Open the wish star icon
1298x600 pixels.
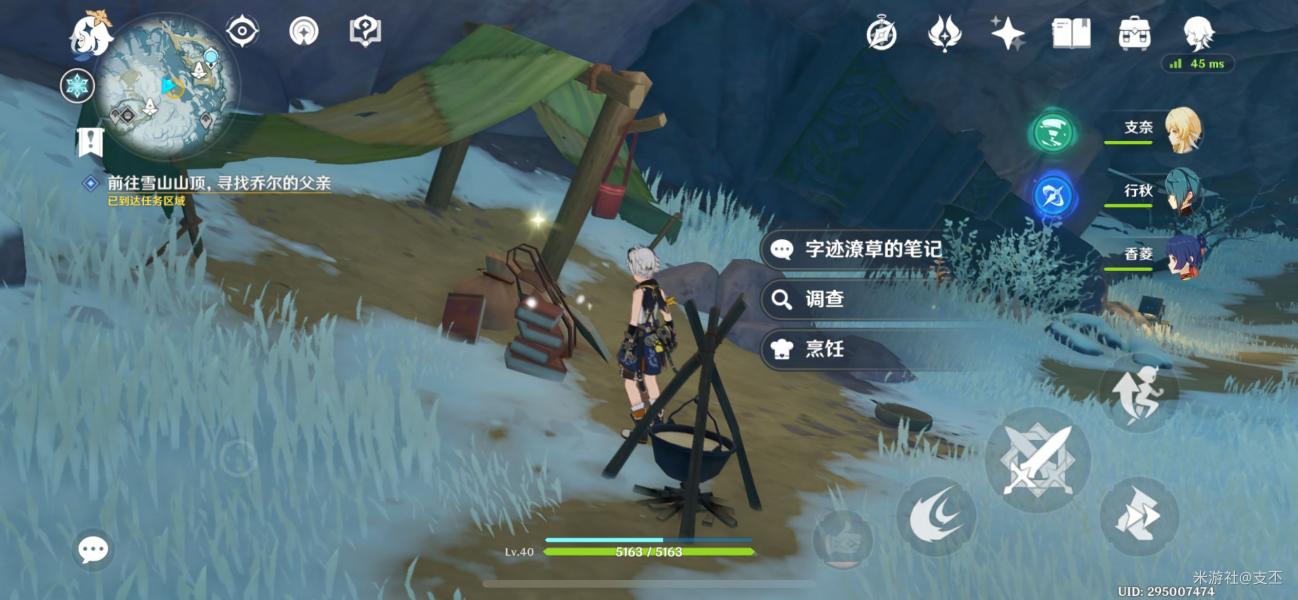pyautogui.click(x=1007, y=34)
